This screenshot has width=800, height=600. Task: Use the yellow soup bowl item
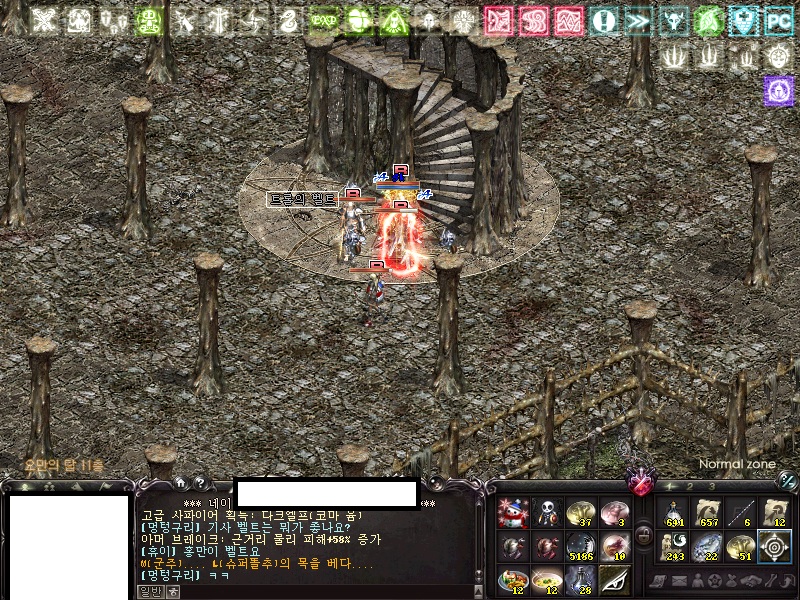pyautogui.click(x=546, y=580)
